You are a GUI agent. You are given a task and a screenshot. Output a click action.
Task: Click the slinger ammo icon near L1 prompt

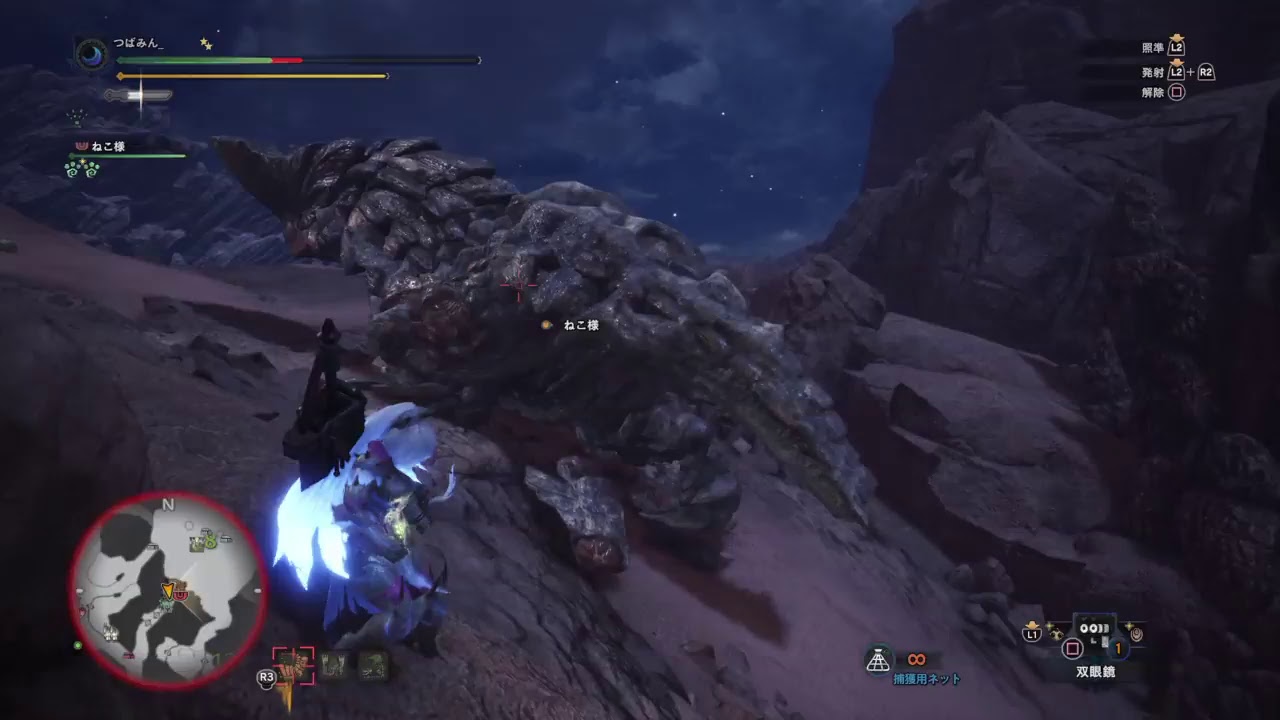point(1054,632)
